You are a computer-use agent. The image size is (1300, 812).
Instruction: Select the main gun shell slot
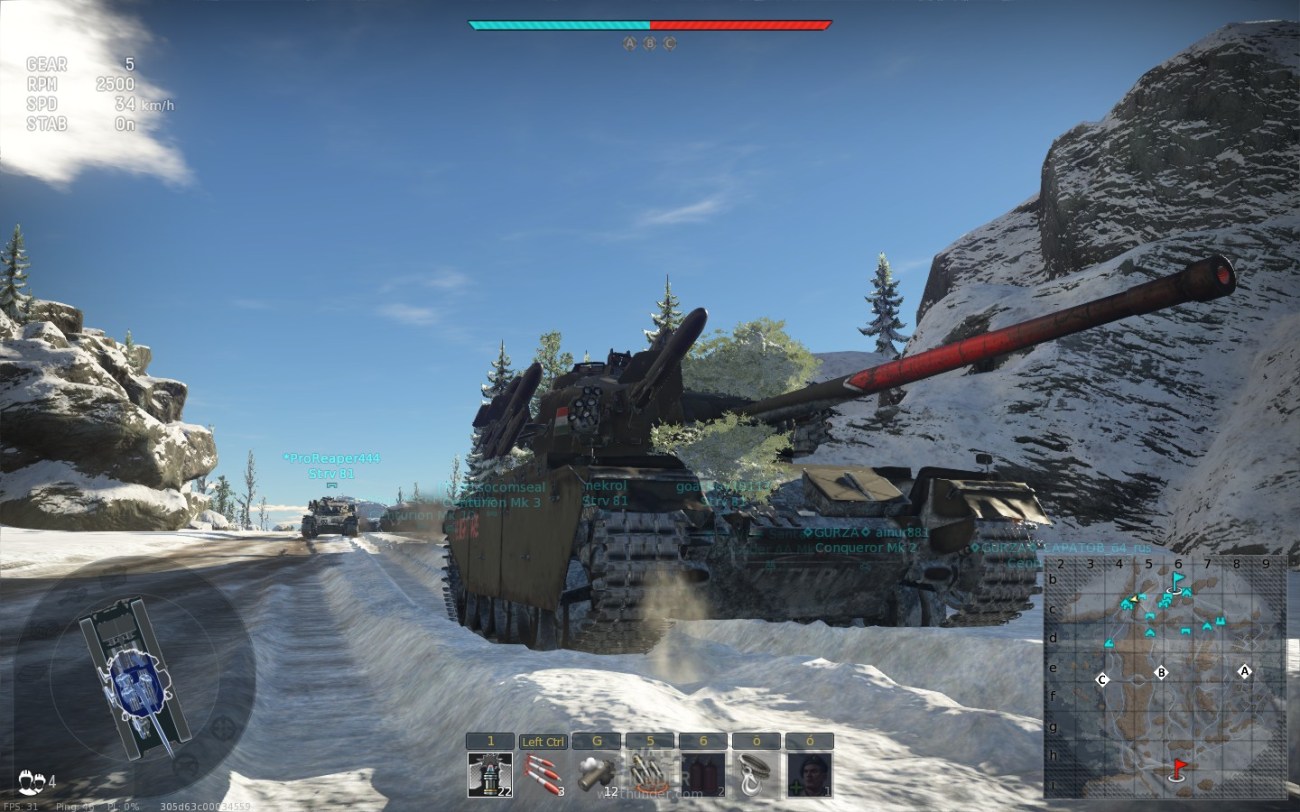(490, 773)
